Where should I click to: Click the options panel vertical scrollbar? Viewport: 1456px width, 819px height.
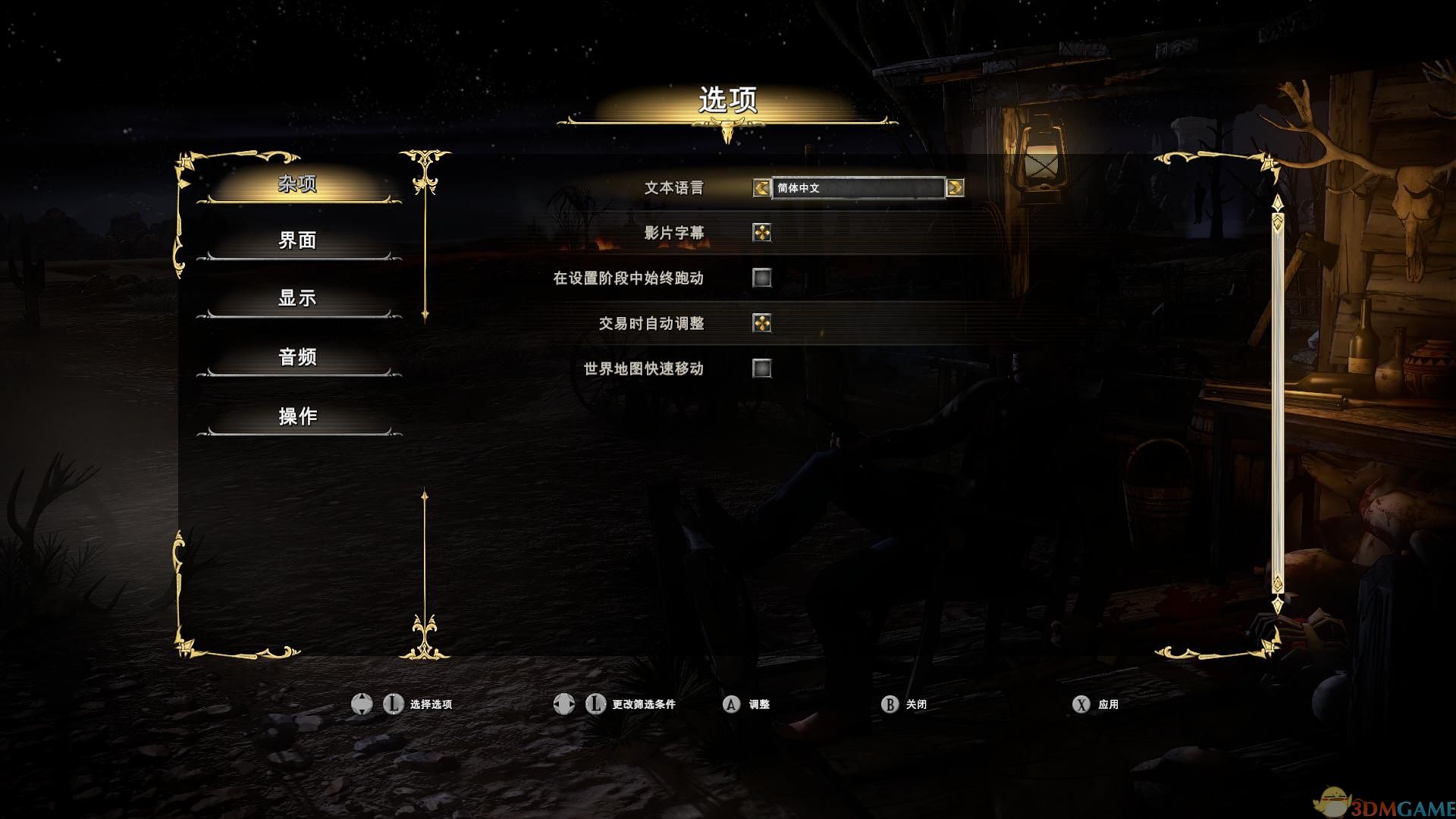tap(1278, 402)
